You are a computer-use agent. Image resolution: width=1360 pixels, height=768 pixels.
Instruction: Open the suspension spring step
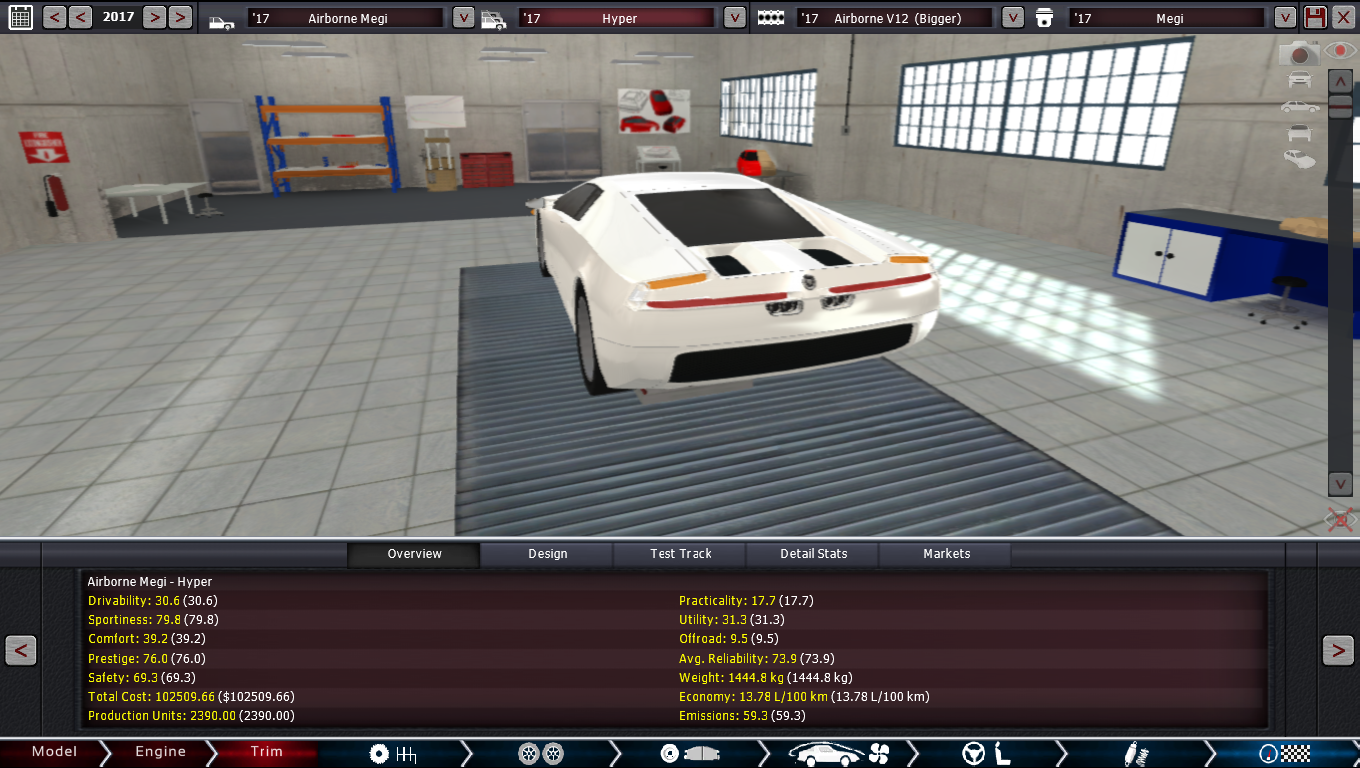point(1135,753)
